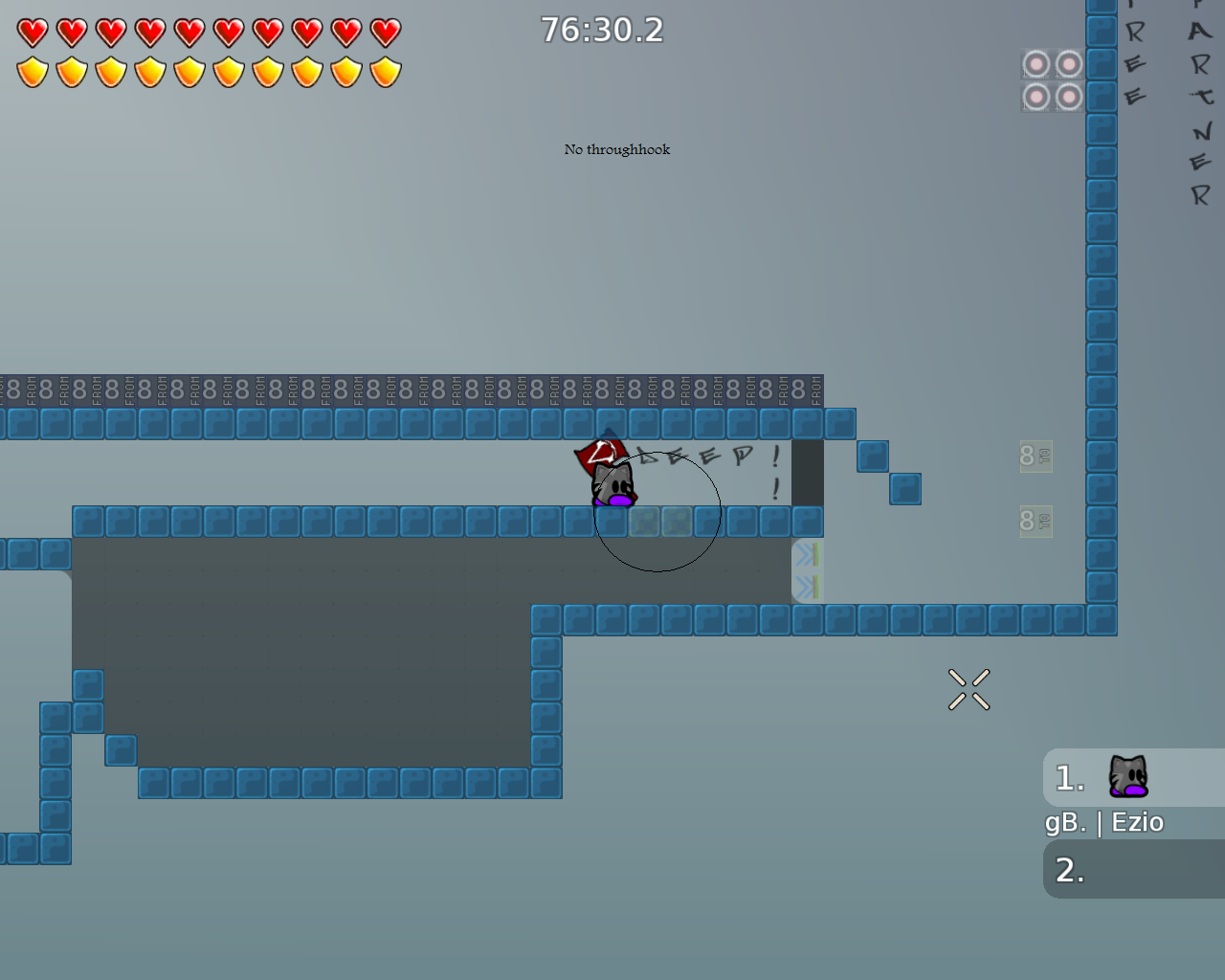The width and height of the screenshot is (1225, 980).
Task: Click the first heart in the health bar
Action: coord(31,31)
